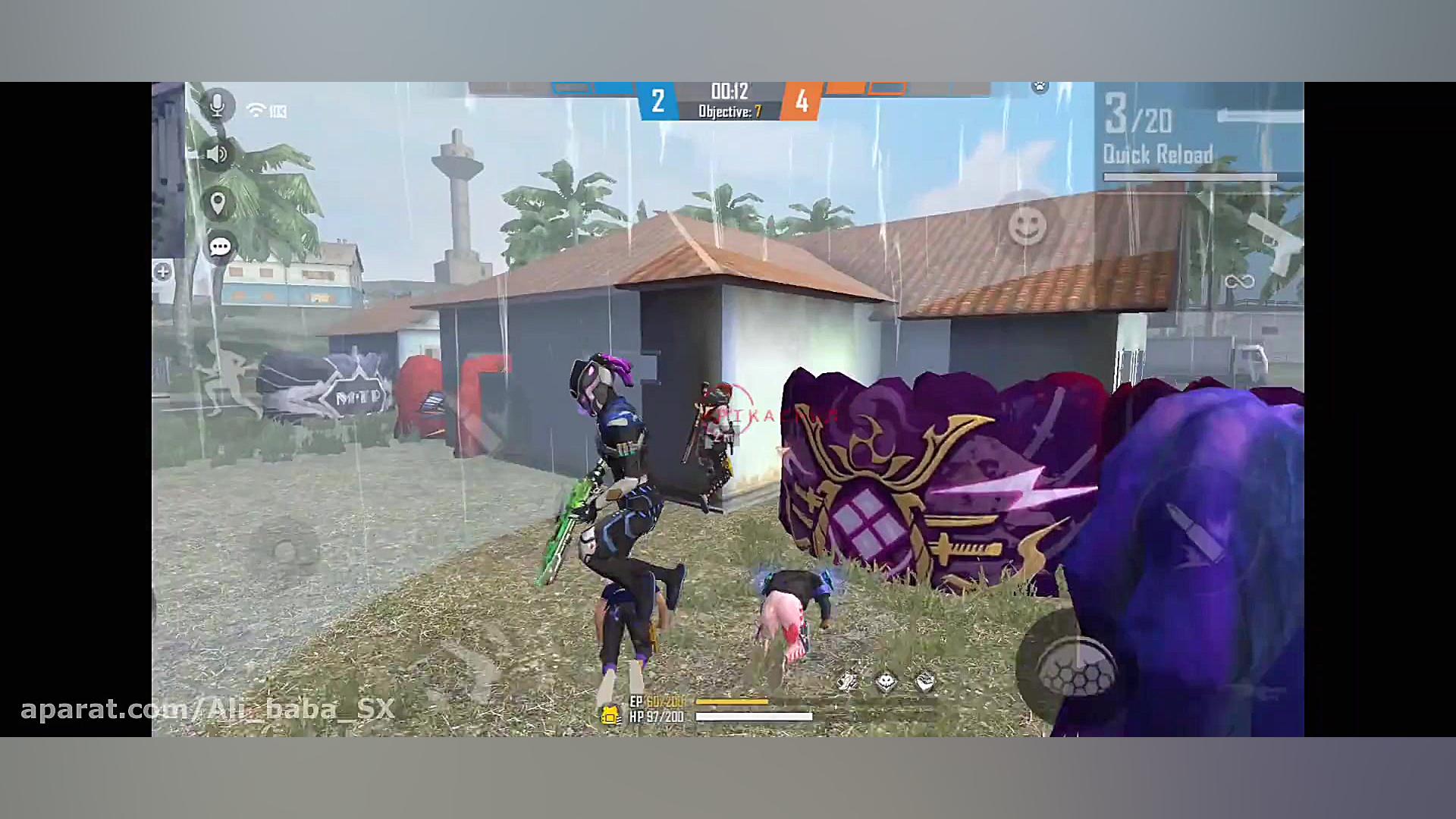
Task: Expand the scoreboard showing Objective: 7
Action: (x=730, y=110)
